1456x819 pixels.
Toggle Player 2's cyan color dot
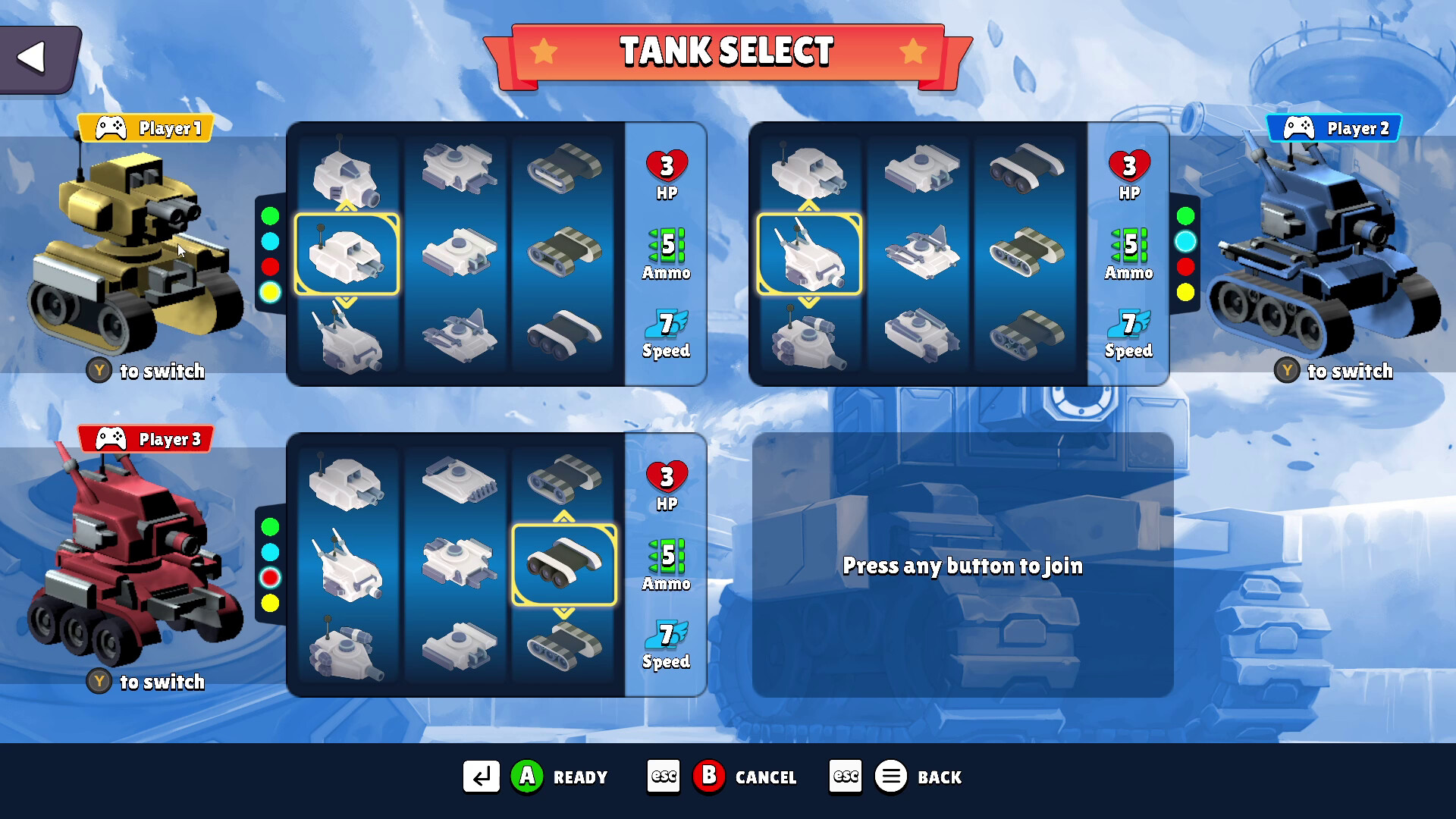[x=1187, y=240]
